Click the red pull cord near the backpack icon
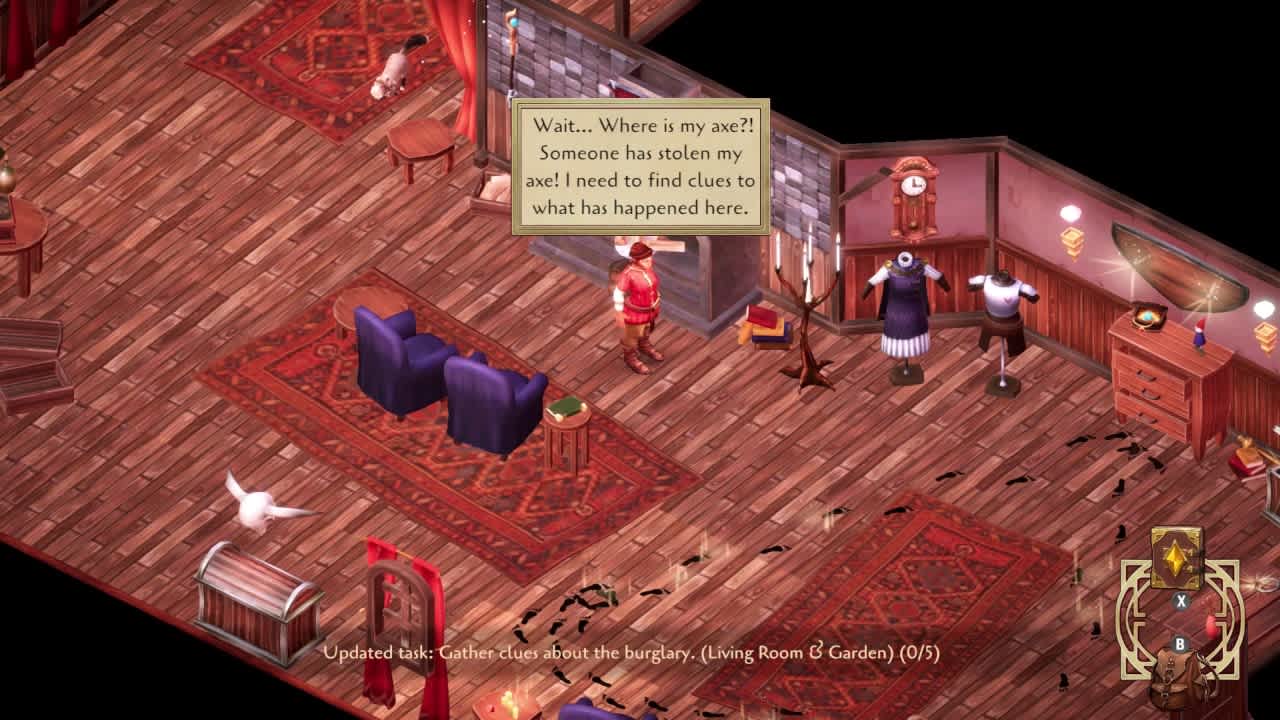The image size is (1280, 720). [1211, 626]
